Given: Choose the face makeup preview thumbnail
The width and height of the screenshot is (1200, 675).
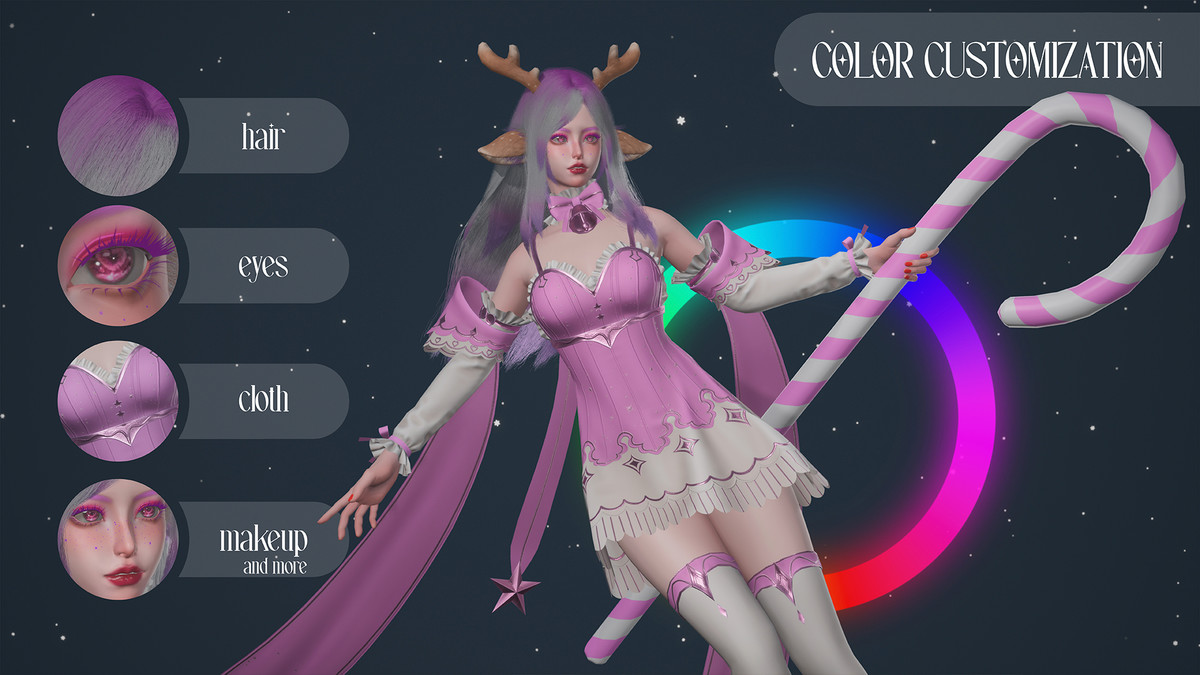Looking at the screenshot, I should coord(118,540).
